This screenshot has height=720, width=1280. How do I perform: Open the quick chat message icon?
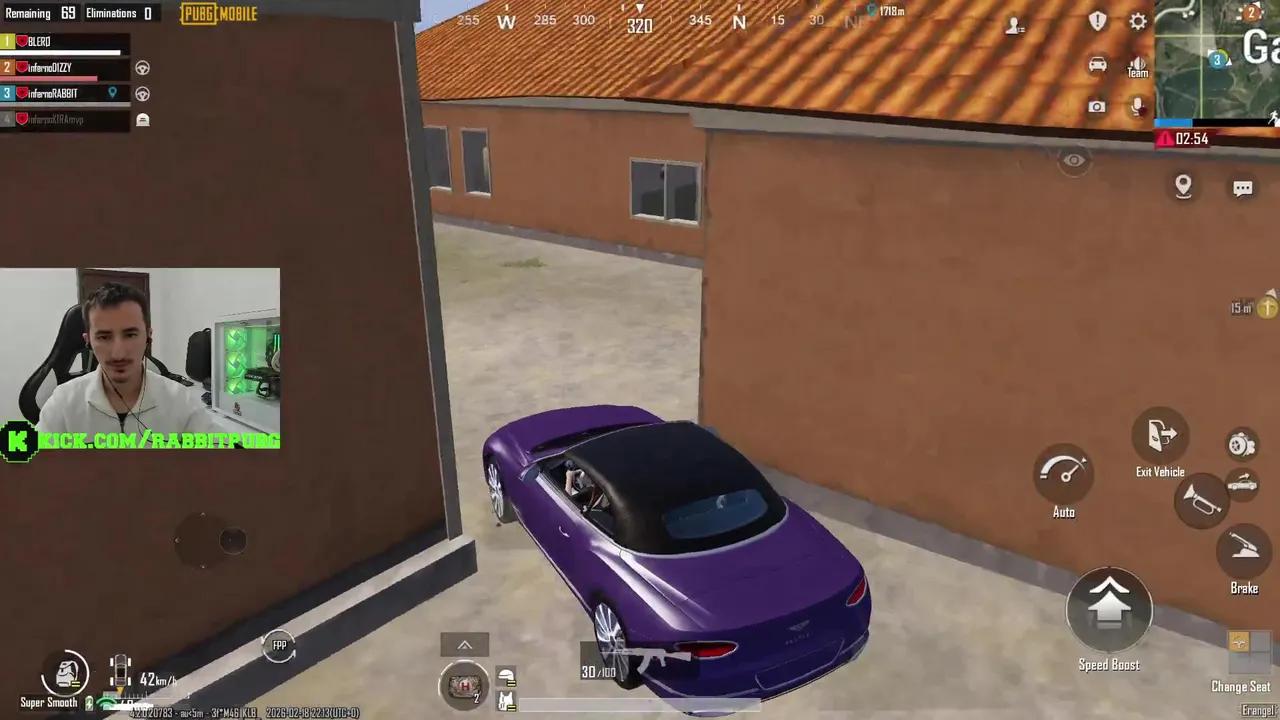[1243, 187]
